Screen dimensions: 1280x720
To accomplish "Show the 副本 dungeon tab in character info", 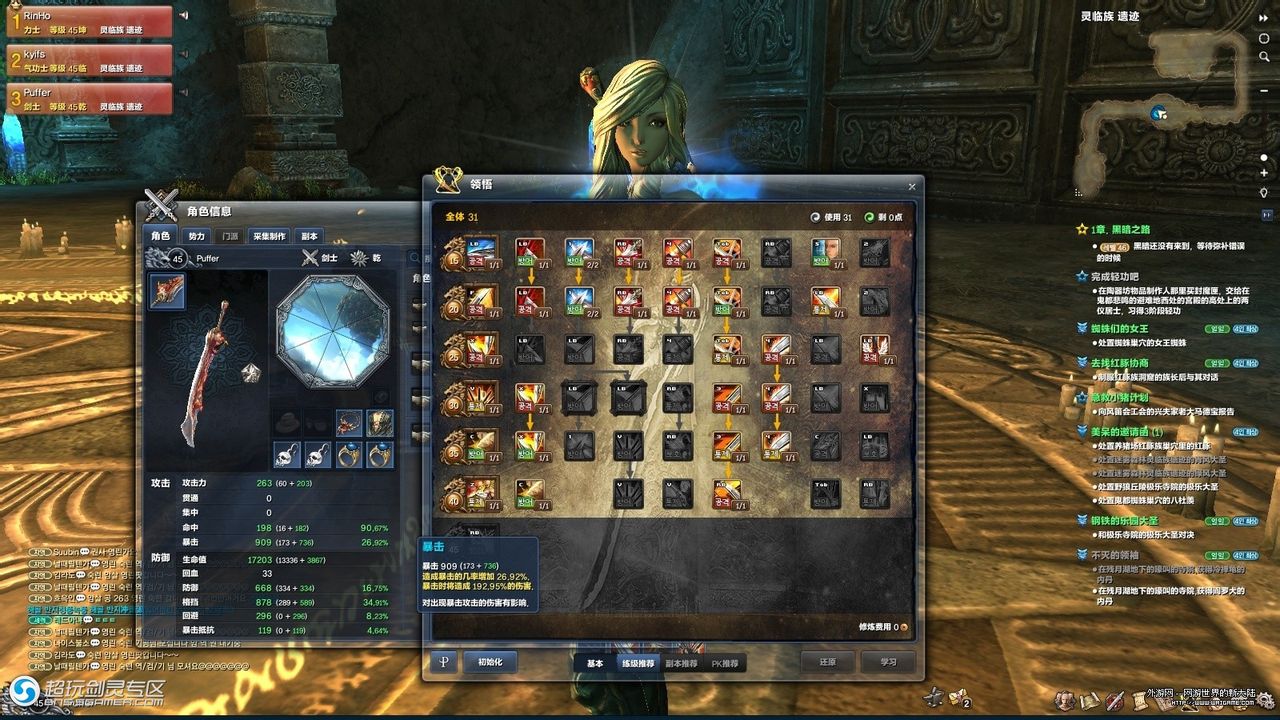I will coord(309,236).
